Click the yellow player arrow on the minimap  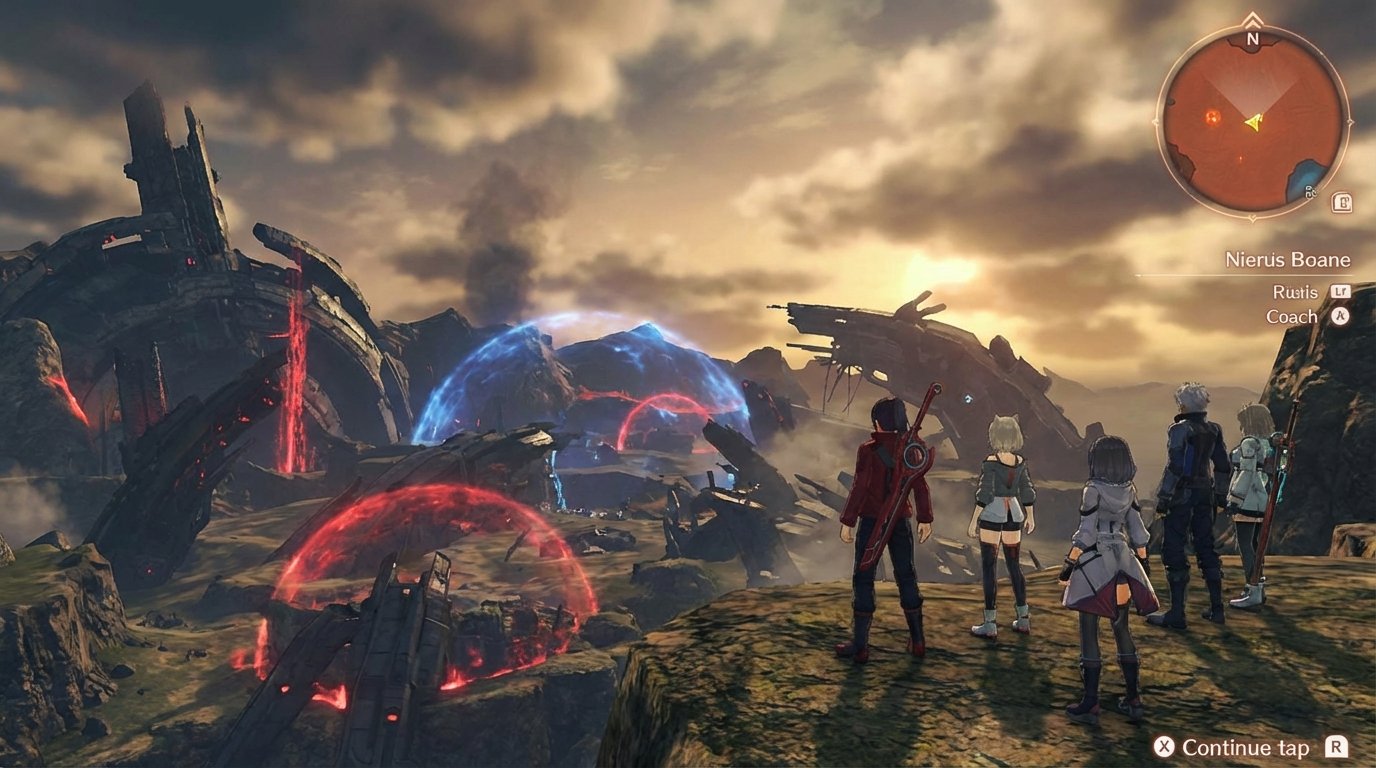click(1253, 123)
